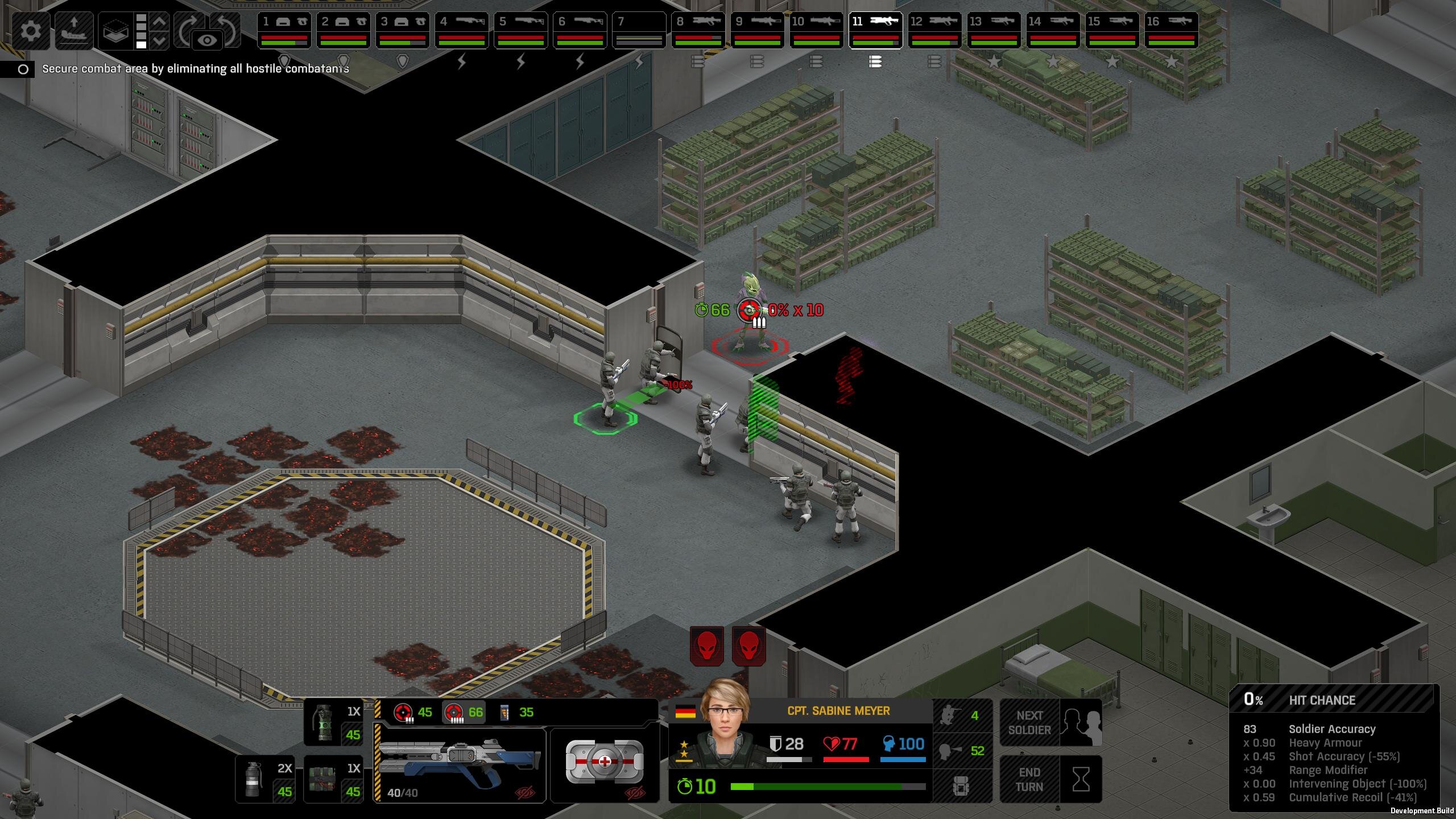Raise the camera view one level

[x=160, y=22]
